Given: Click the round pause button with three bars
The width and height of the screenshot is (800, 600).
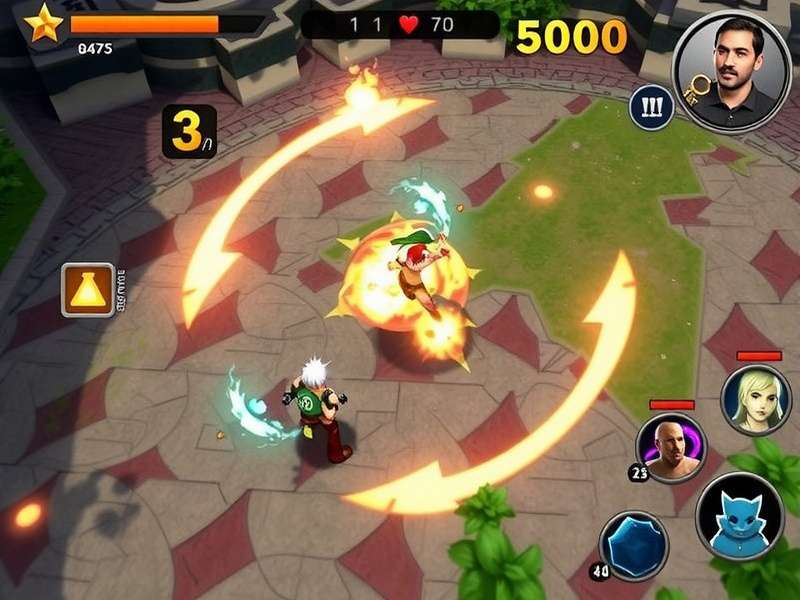Looking at the screenshot, I should (x=648, y=106).
